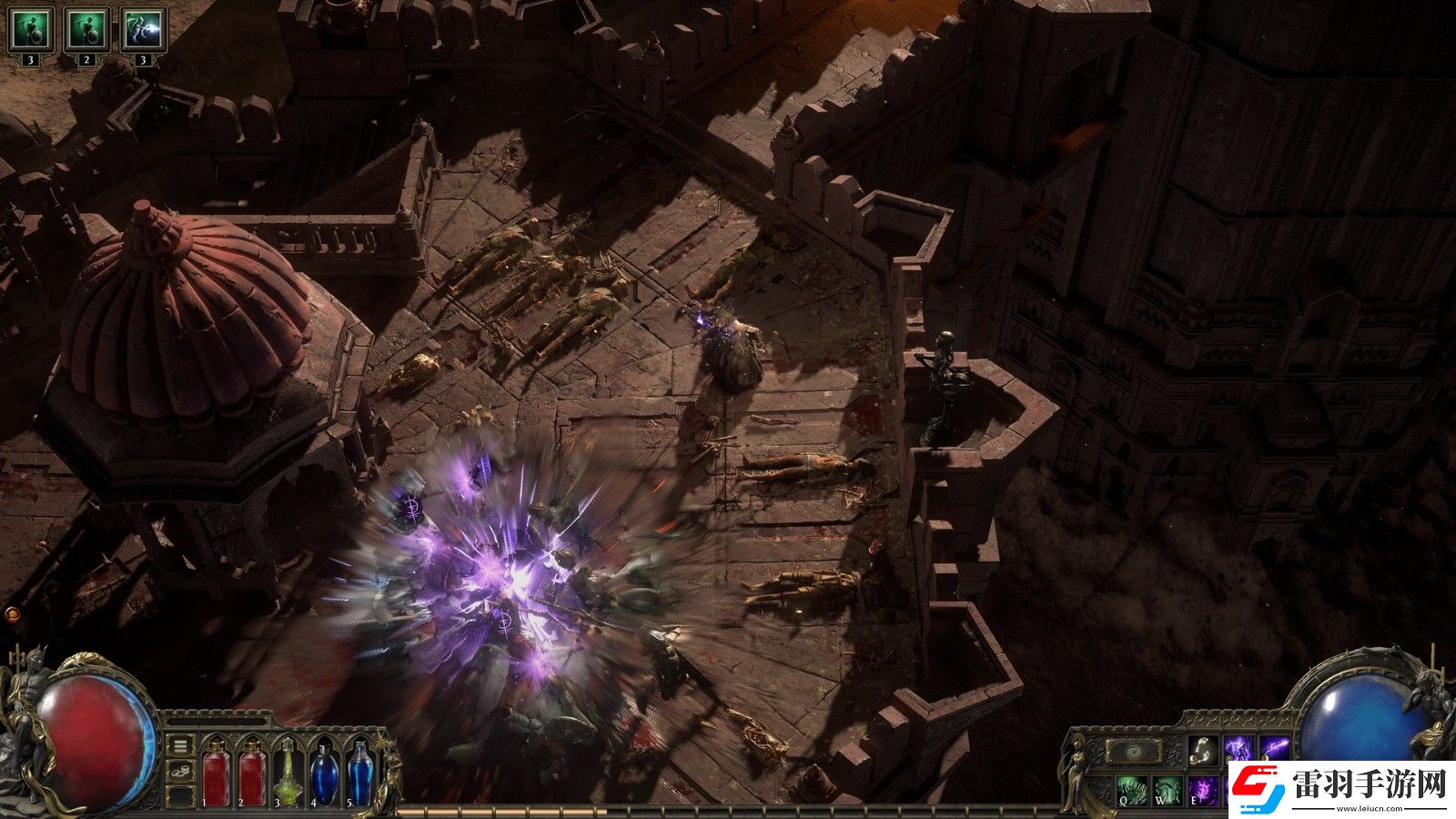This screenshot has width=1456, height=819.
Task: Select the footprints move skill slot
Action: [x=1201, y=751]
